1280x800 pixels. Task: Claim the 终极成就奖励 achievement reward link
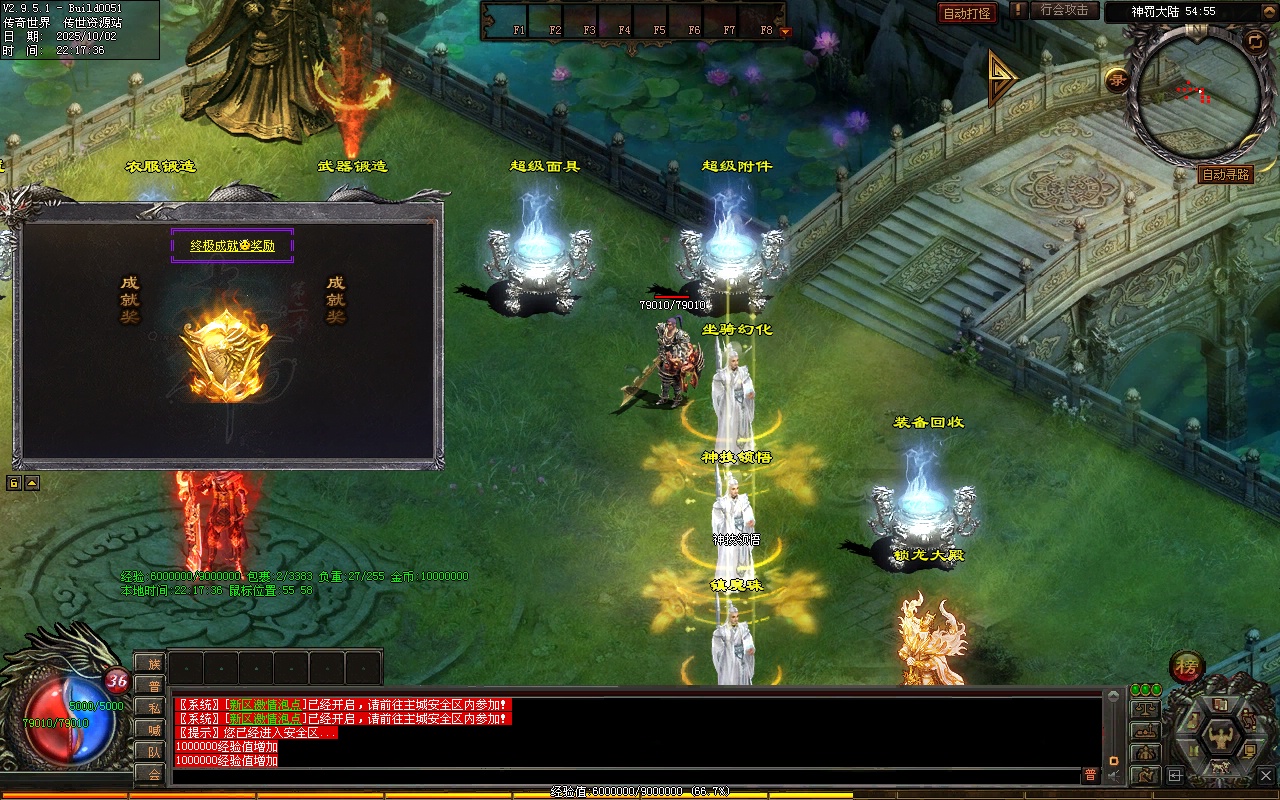pyautogui.click(x=232, y=245)
